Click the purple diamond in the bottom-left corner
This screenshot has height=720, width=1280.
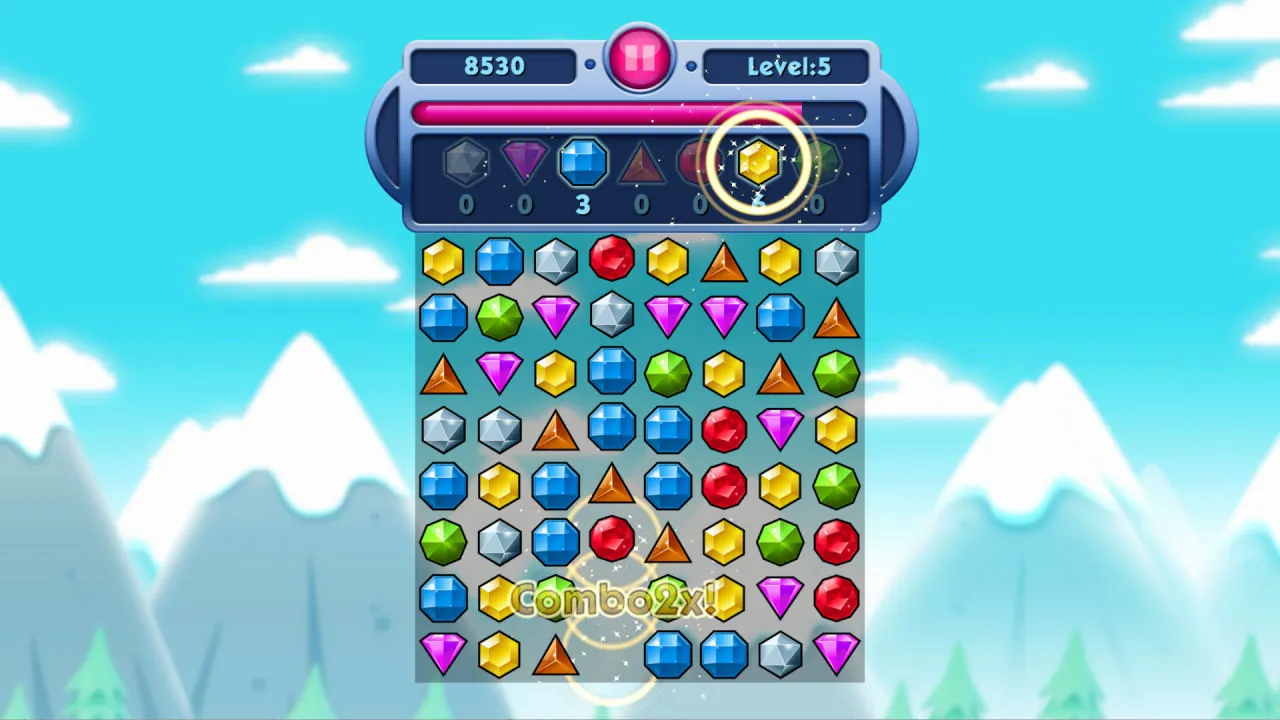[x=442, y=656]
